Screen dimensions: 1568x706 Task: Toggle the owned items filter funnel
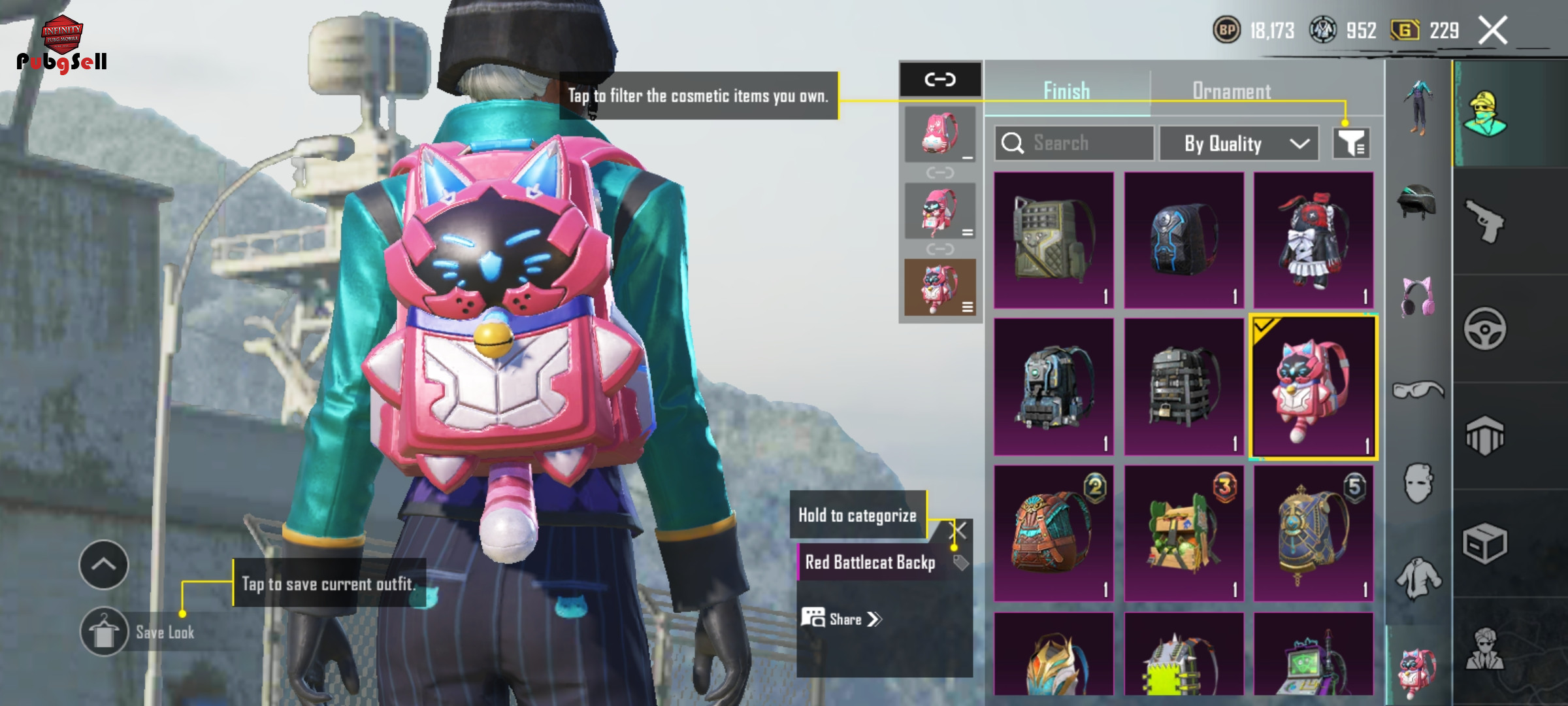(1351, 143)
